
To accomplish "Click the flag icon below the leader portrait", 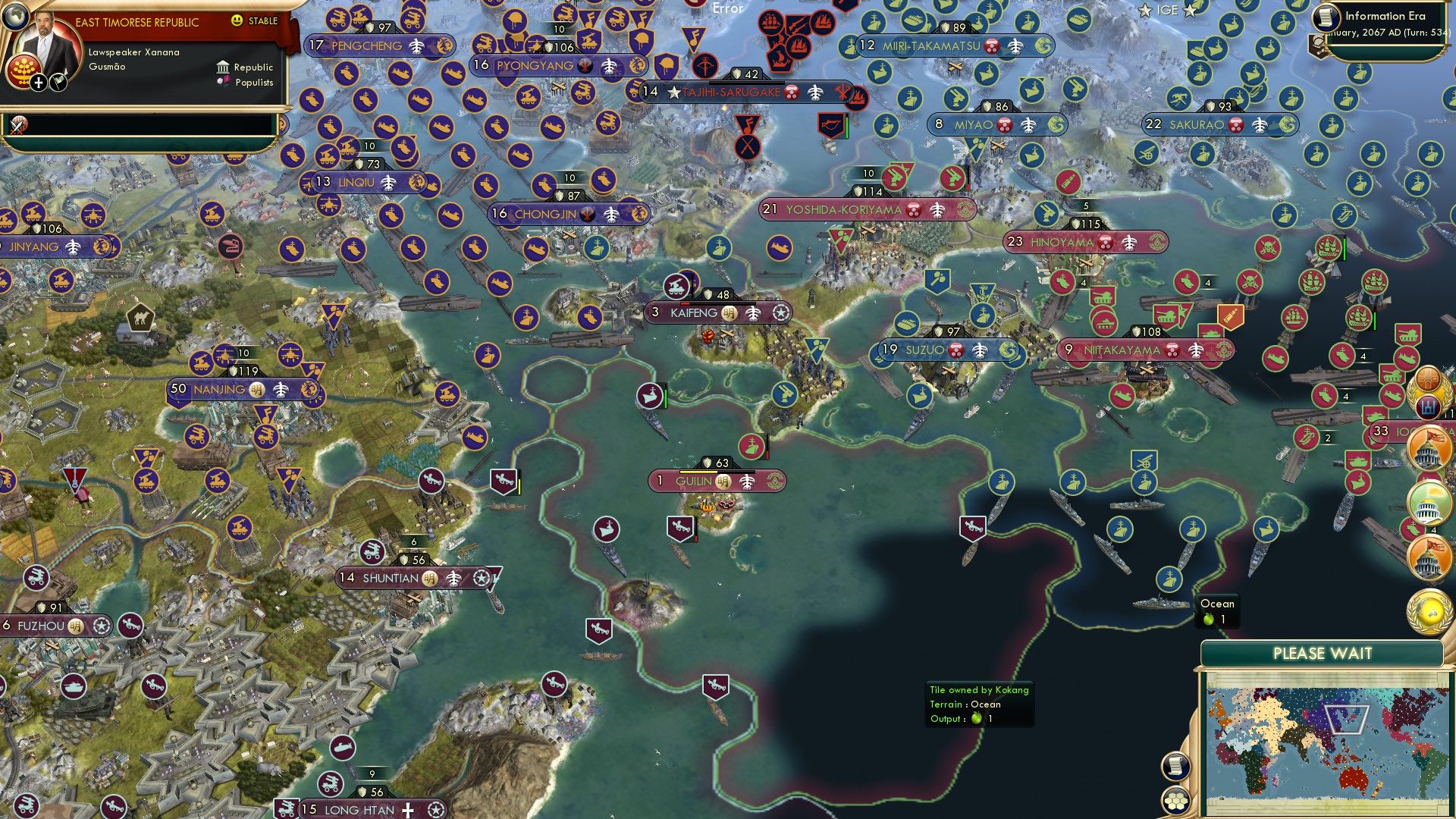I will [58, 82].
